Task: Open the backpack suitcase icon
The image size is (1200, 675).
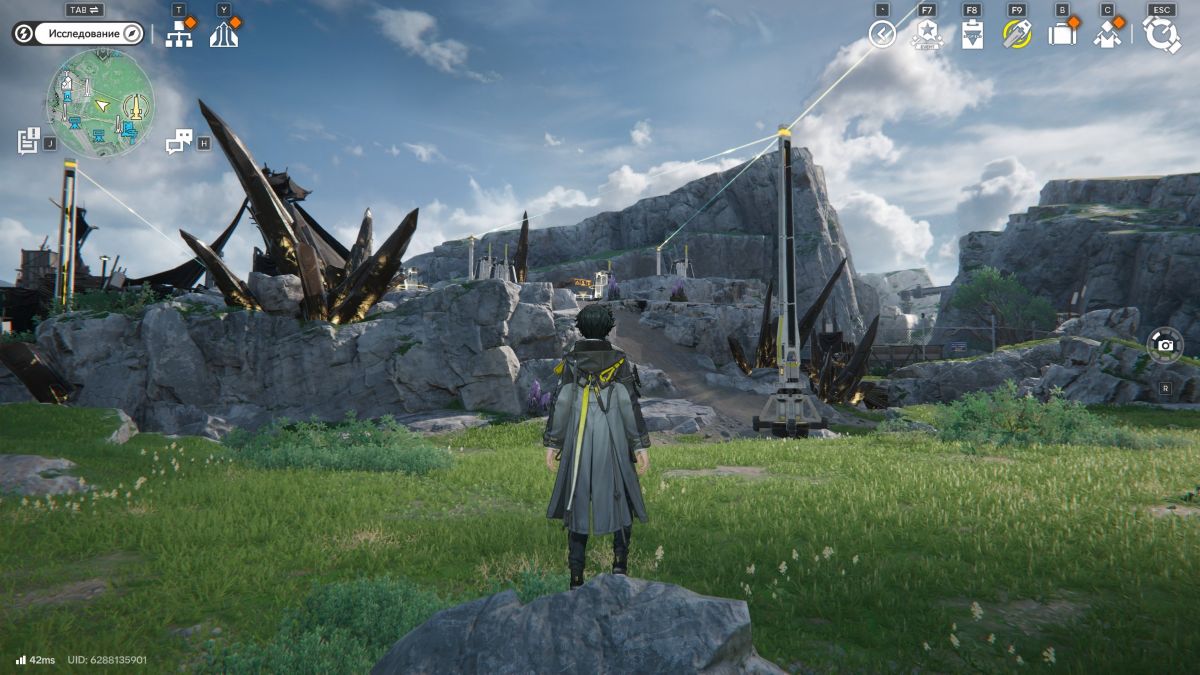Action: pos(1061,34)
